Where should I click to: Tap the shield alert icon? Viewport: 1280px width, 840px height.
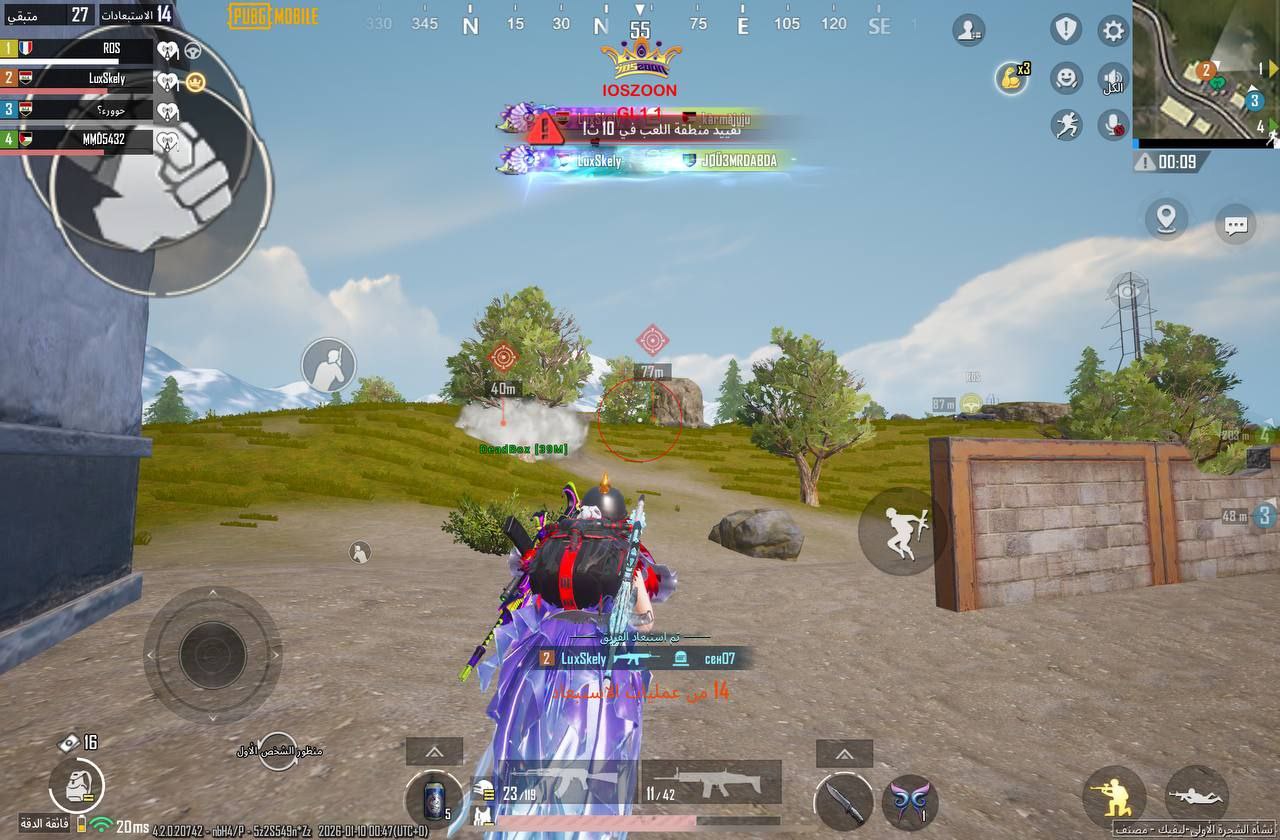(1066, 29)
